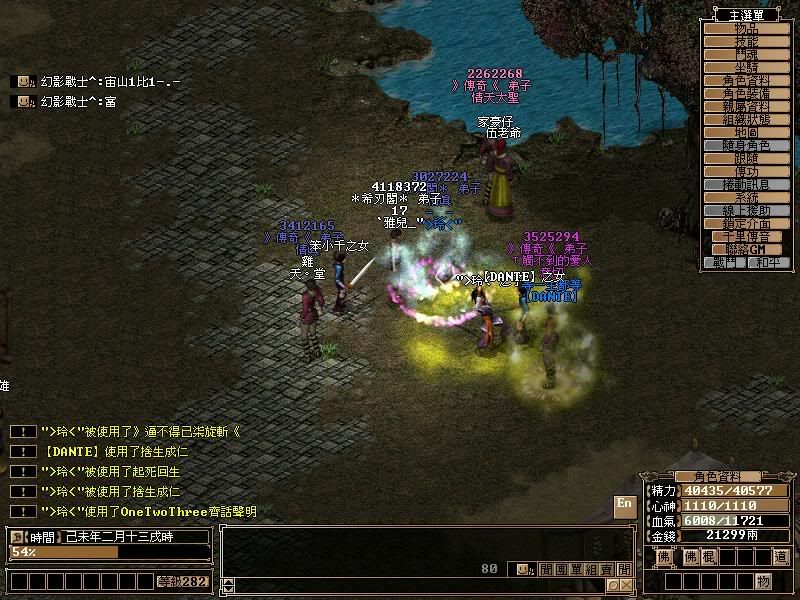Switch to 戰鬥 combat mode

click(726, 262)
